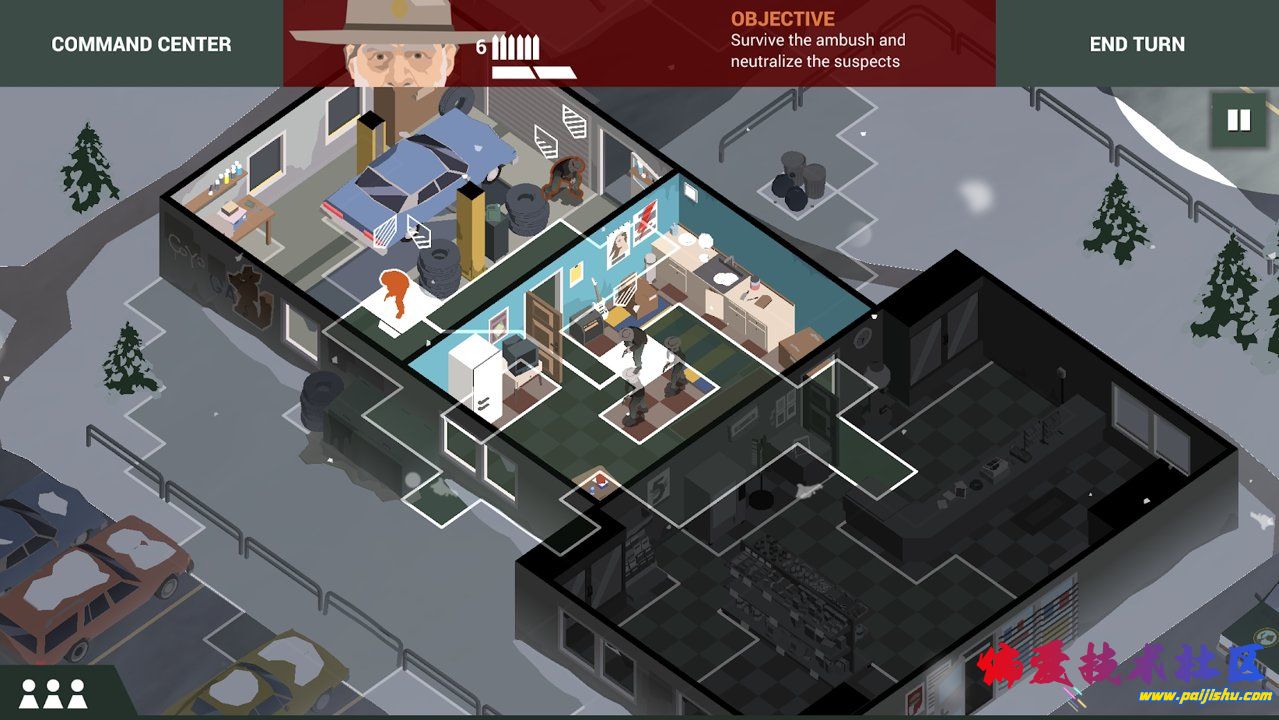End the current turn
Viewport: 1279px width, 720px height.
coord(1137,44)
